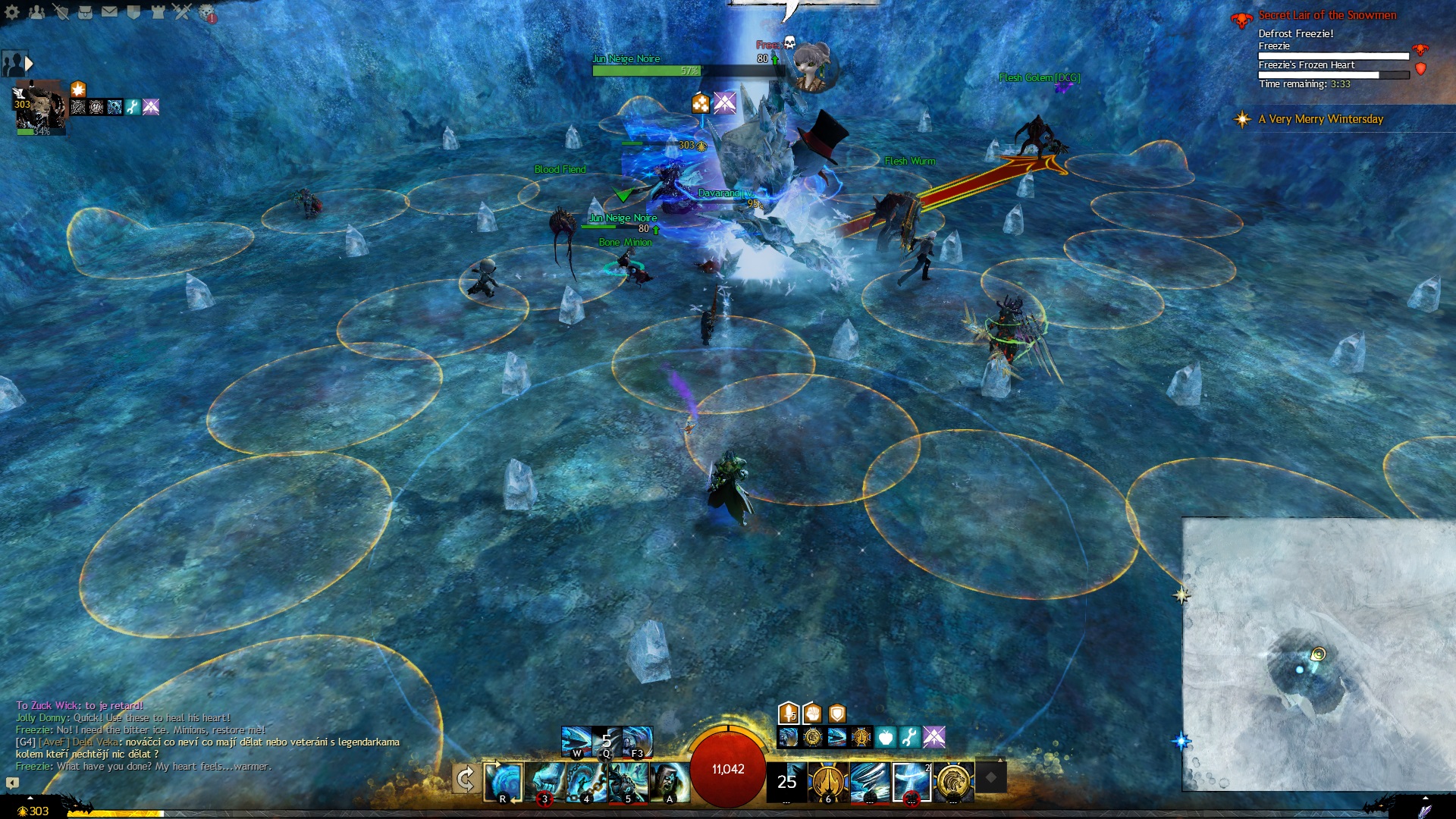Select A Very Merry Wintersday objective entry

coord(1320,119)
